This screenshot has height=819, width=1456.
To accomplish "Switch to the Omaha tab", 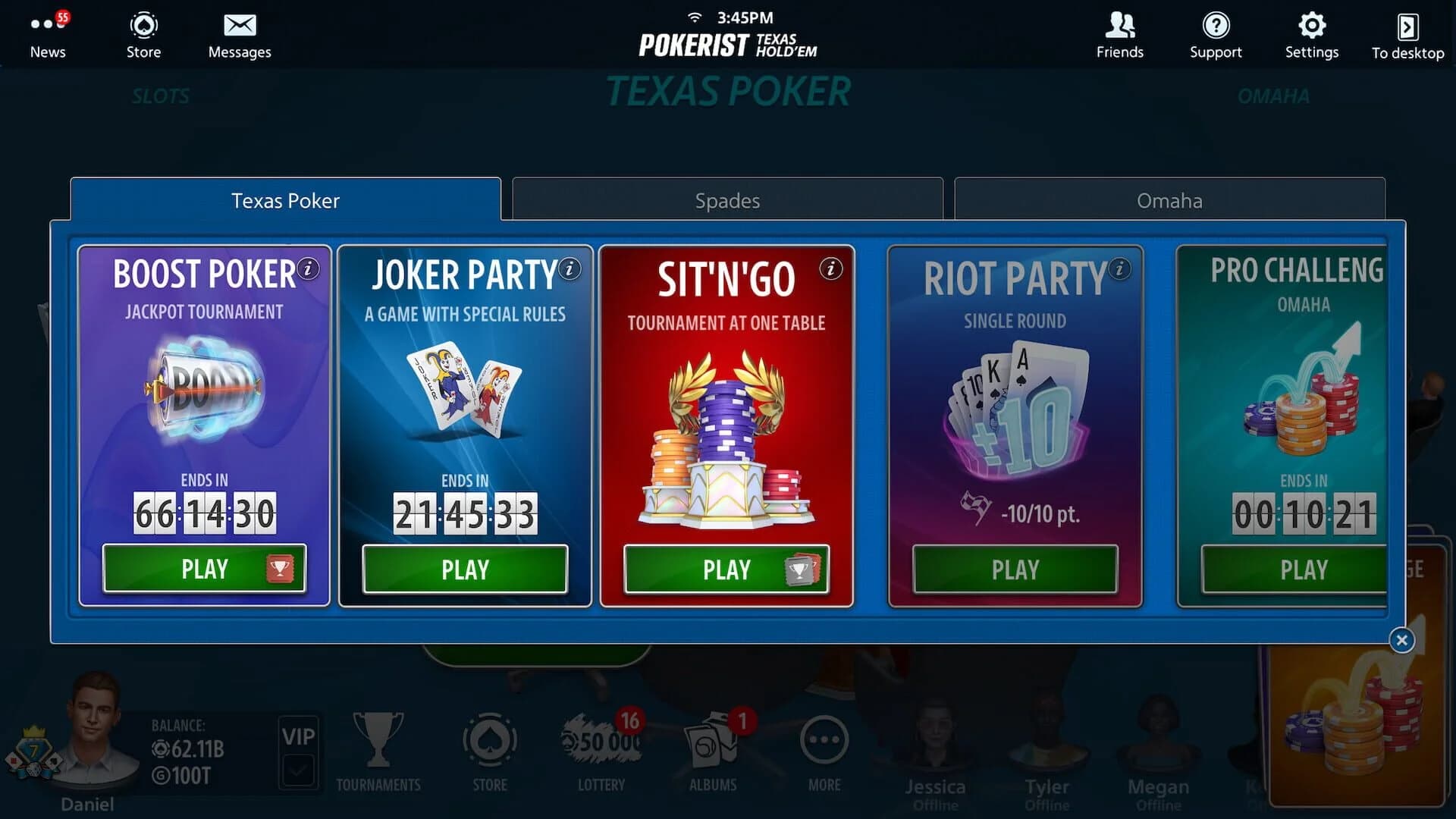I will point(1169,200).
